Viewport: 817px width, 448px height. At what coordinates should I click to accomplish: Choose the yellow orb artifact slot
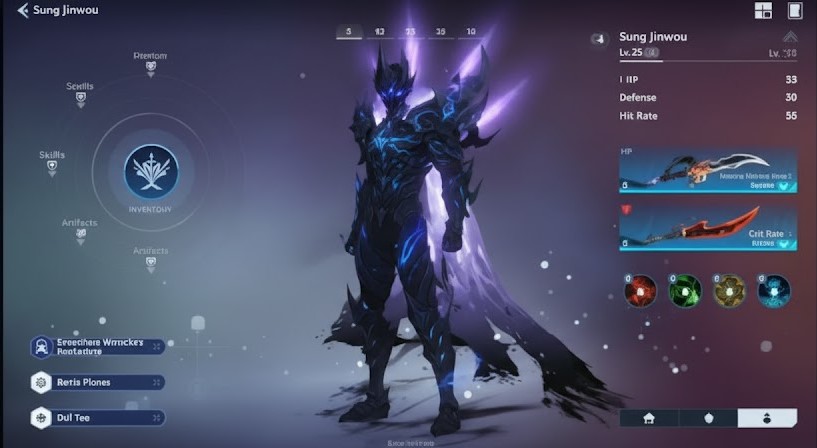tap(729, 291)
